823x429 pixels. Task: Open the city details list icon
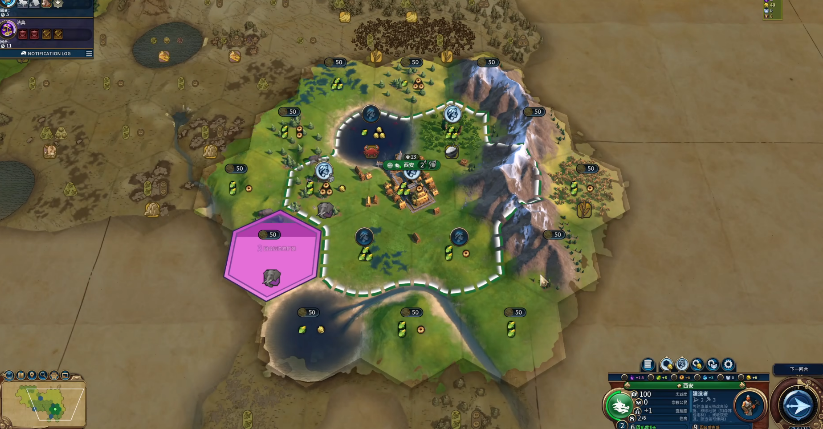point(648,365)
